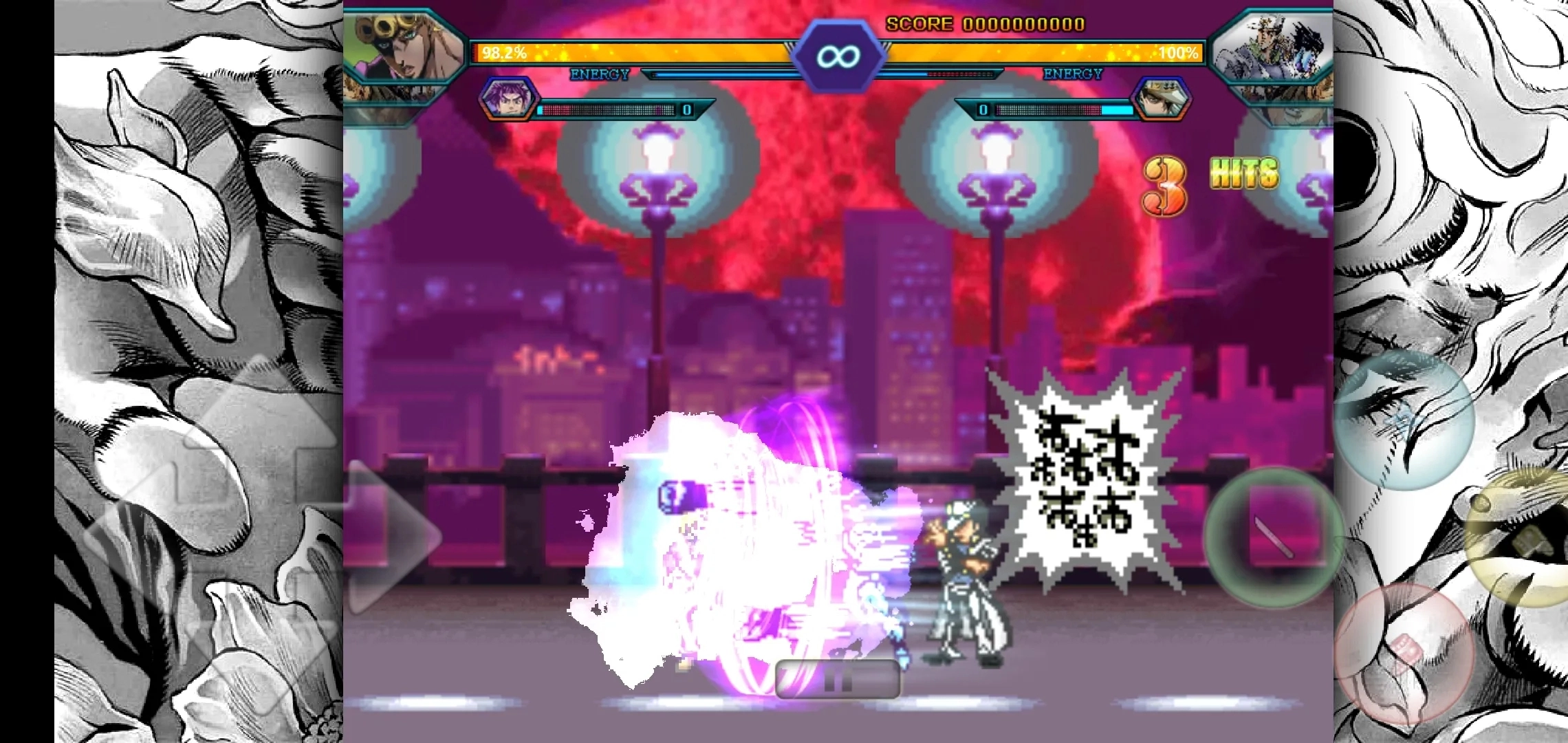1568x743 pixels.
Task: Tap the infinity timer hexagon
Action: (840, 56)
